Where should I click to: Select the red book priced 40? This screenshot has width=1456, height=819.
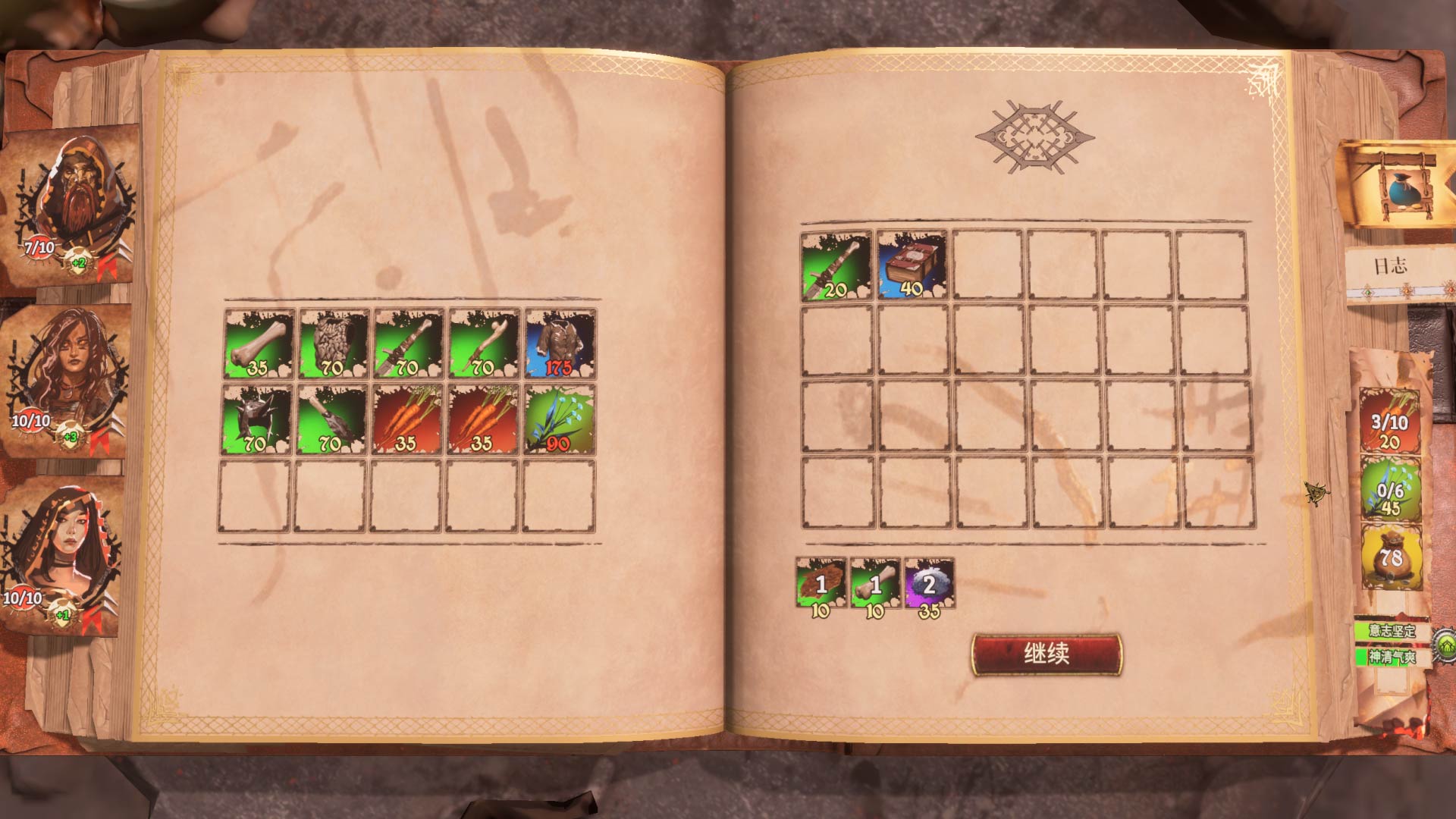coord(912,265)
